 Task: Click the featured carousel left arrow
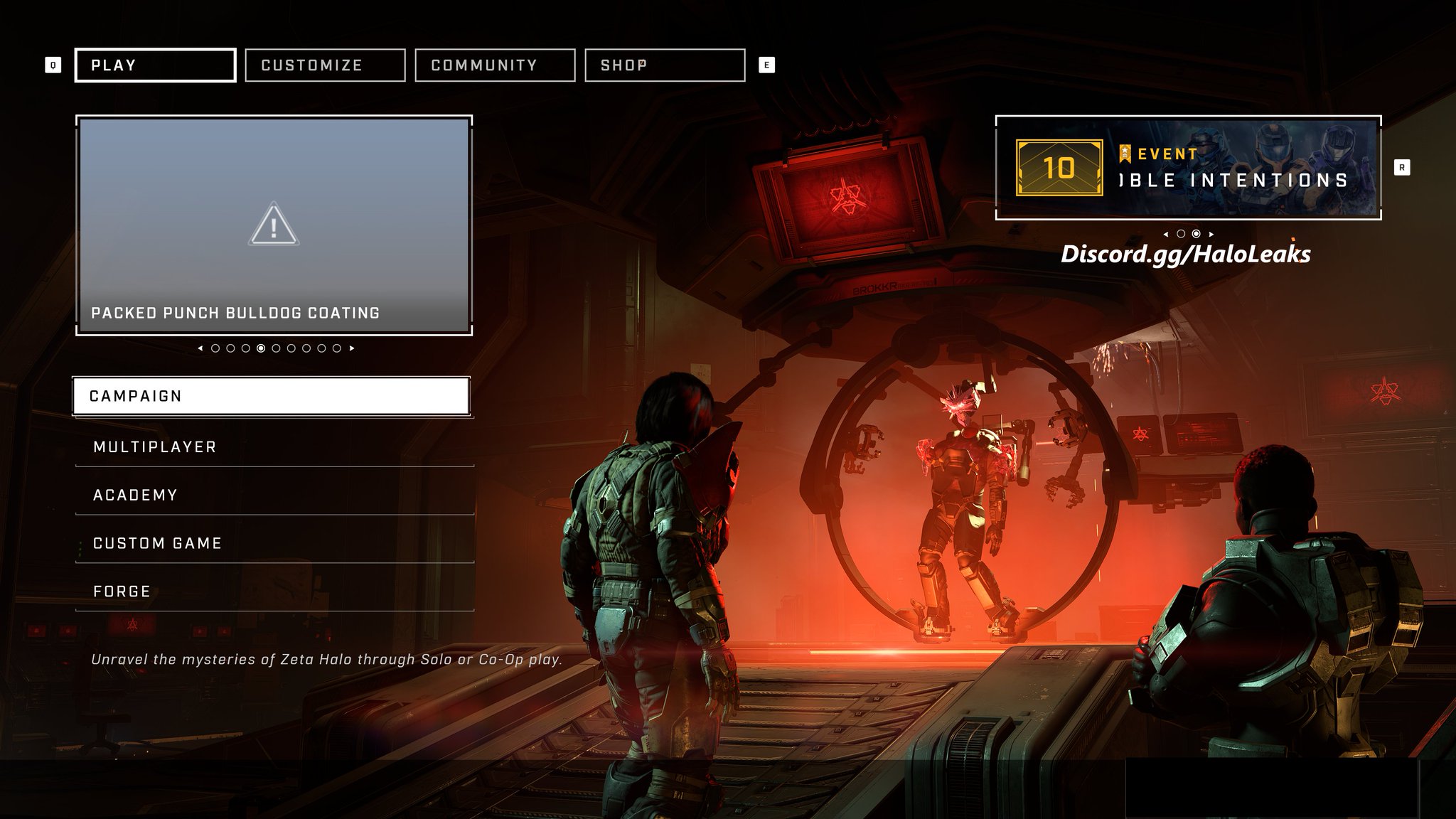[x=200, y=348]
